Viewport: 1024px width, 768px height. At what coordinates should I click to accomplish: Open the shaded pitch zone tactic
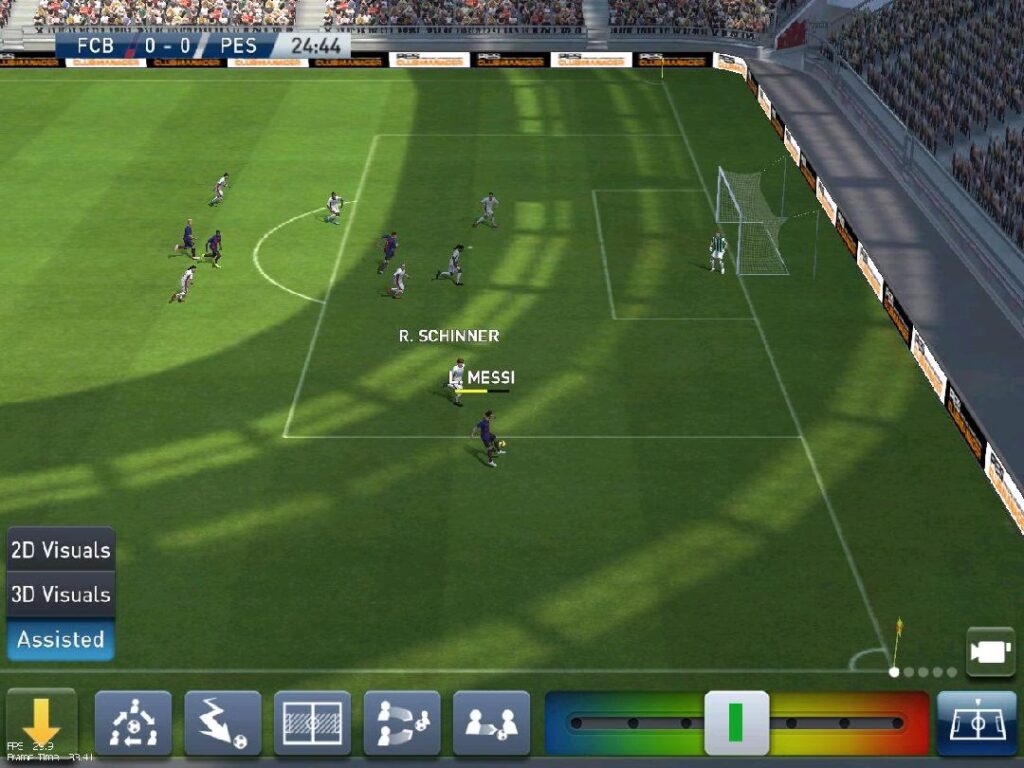pos(312,723)
